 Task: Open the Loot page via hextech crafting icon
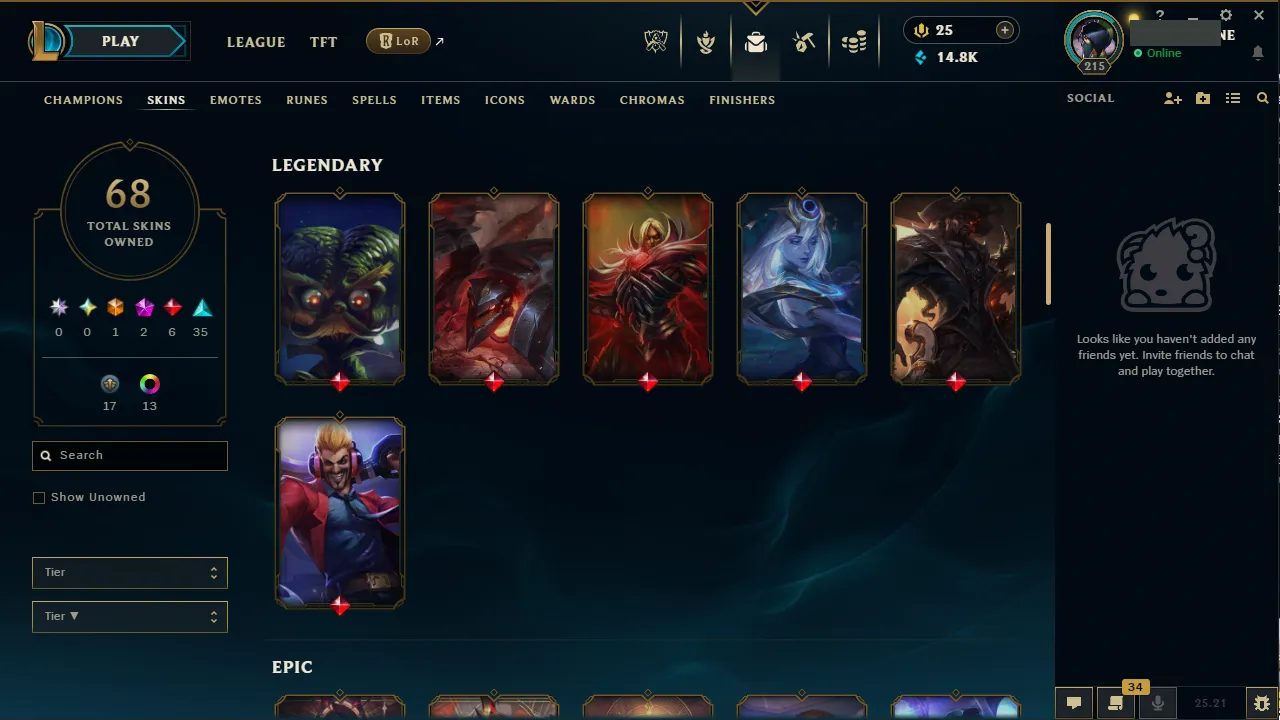point(805,42)
